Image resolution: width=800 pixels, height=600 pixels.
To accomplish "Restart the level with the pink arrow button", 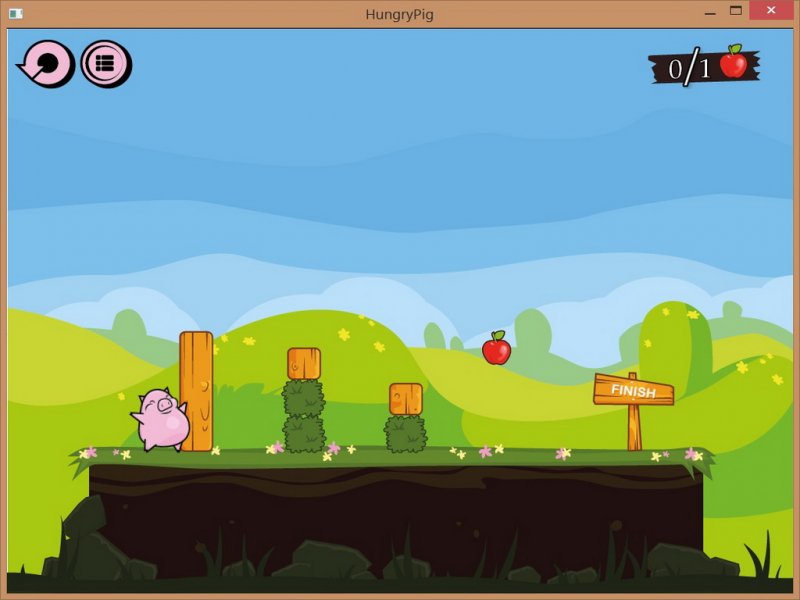I will coord(47,64).
